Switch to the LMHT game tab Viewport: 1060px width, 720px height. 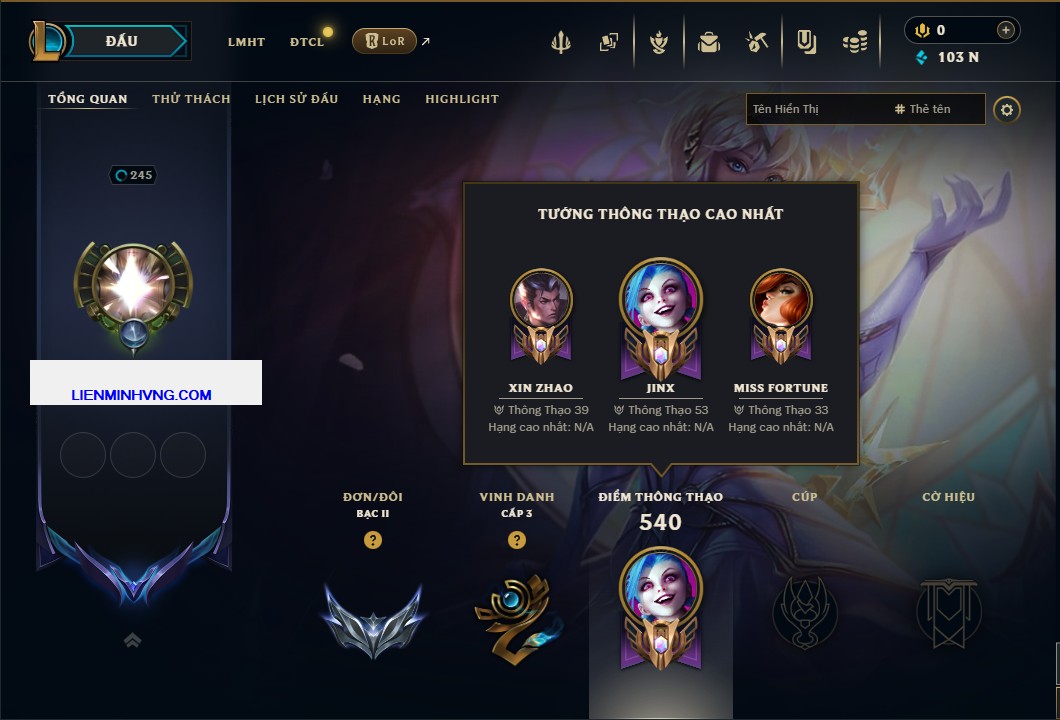246,42
